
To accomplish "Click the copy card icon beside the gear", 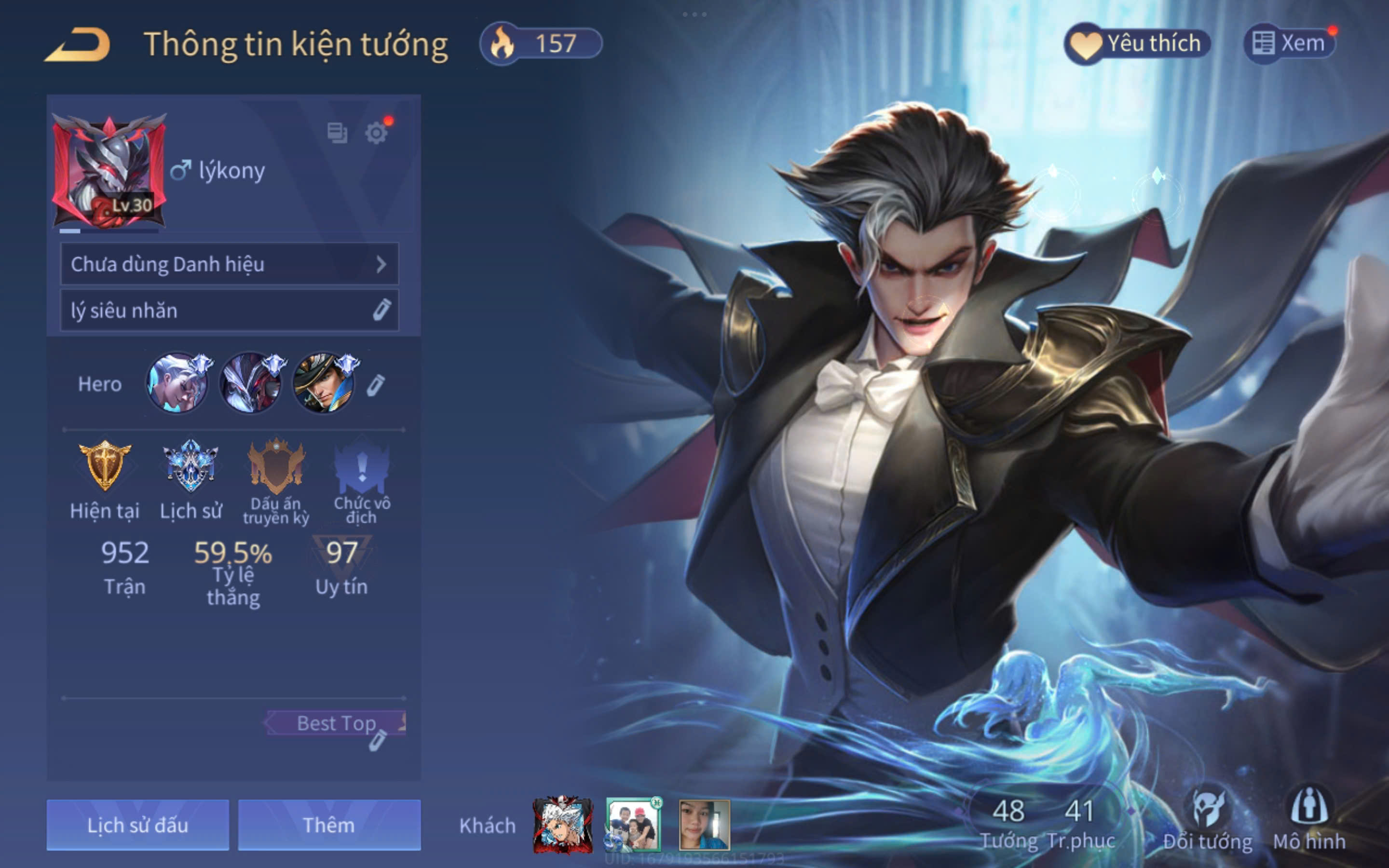I will 337,133.
